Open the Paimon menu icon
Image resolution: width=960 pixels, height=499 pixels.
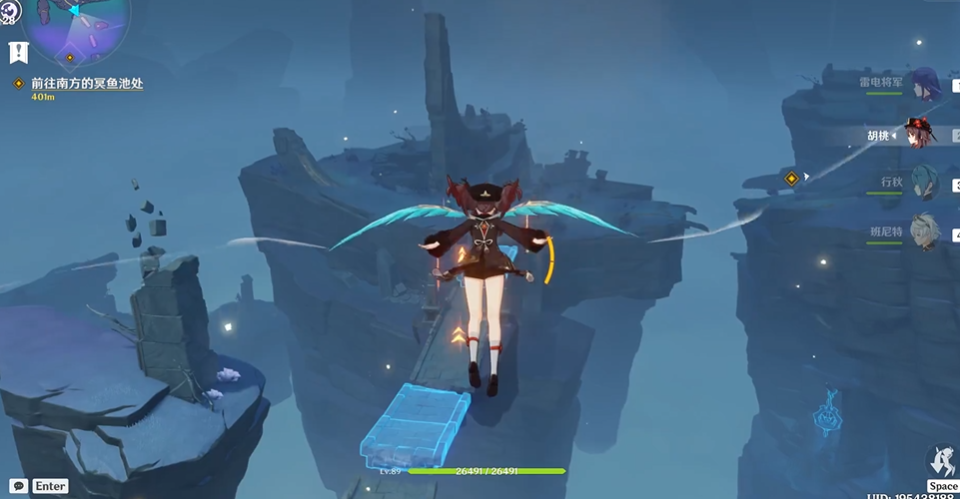(x=12, y=12)
